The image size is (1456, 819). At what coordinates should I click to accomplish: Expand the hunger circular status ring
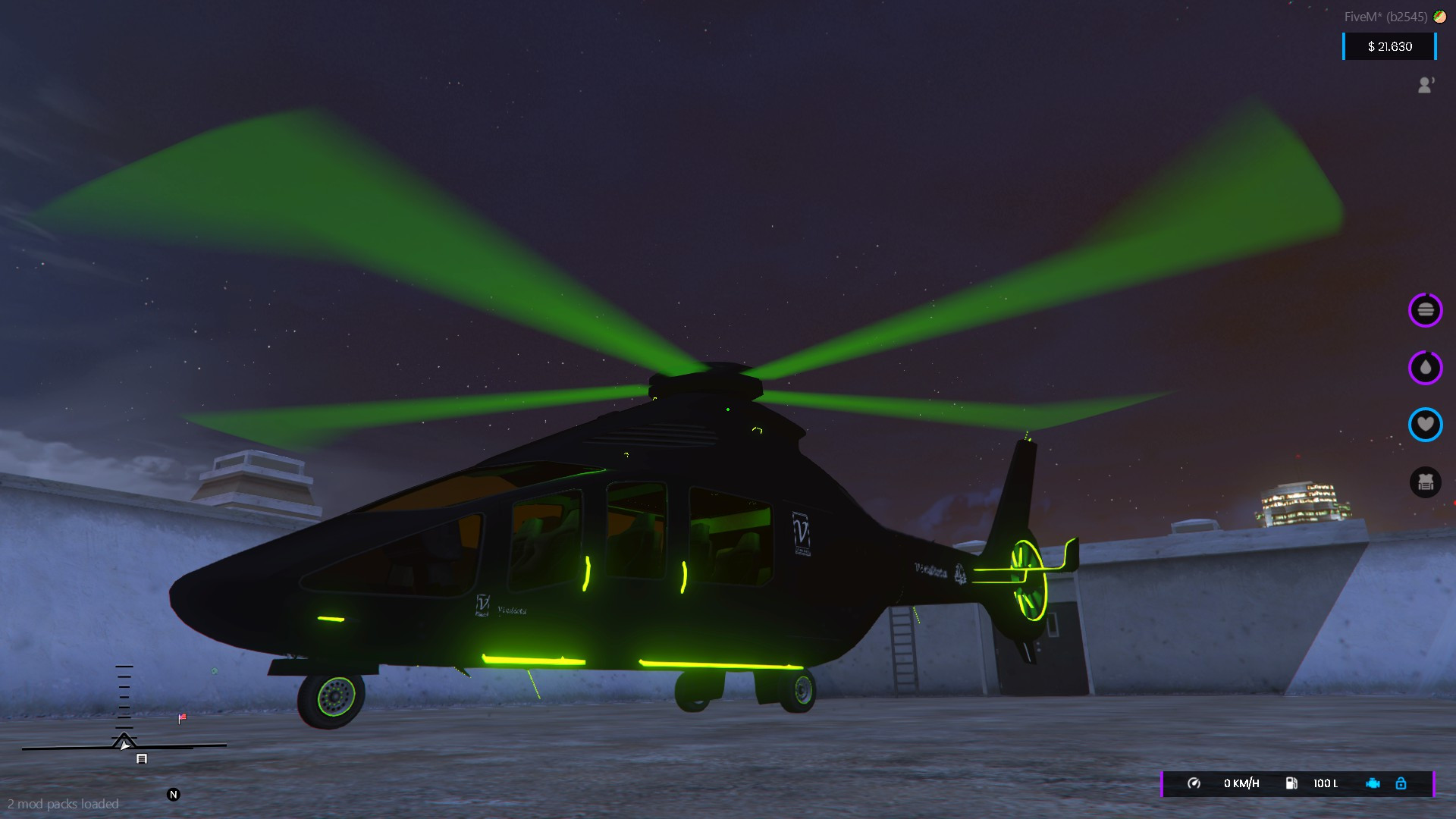pyautogui.click(x=1426, y=309)
